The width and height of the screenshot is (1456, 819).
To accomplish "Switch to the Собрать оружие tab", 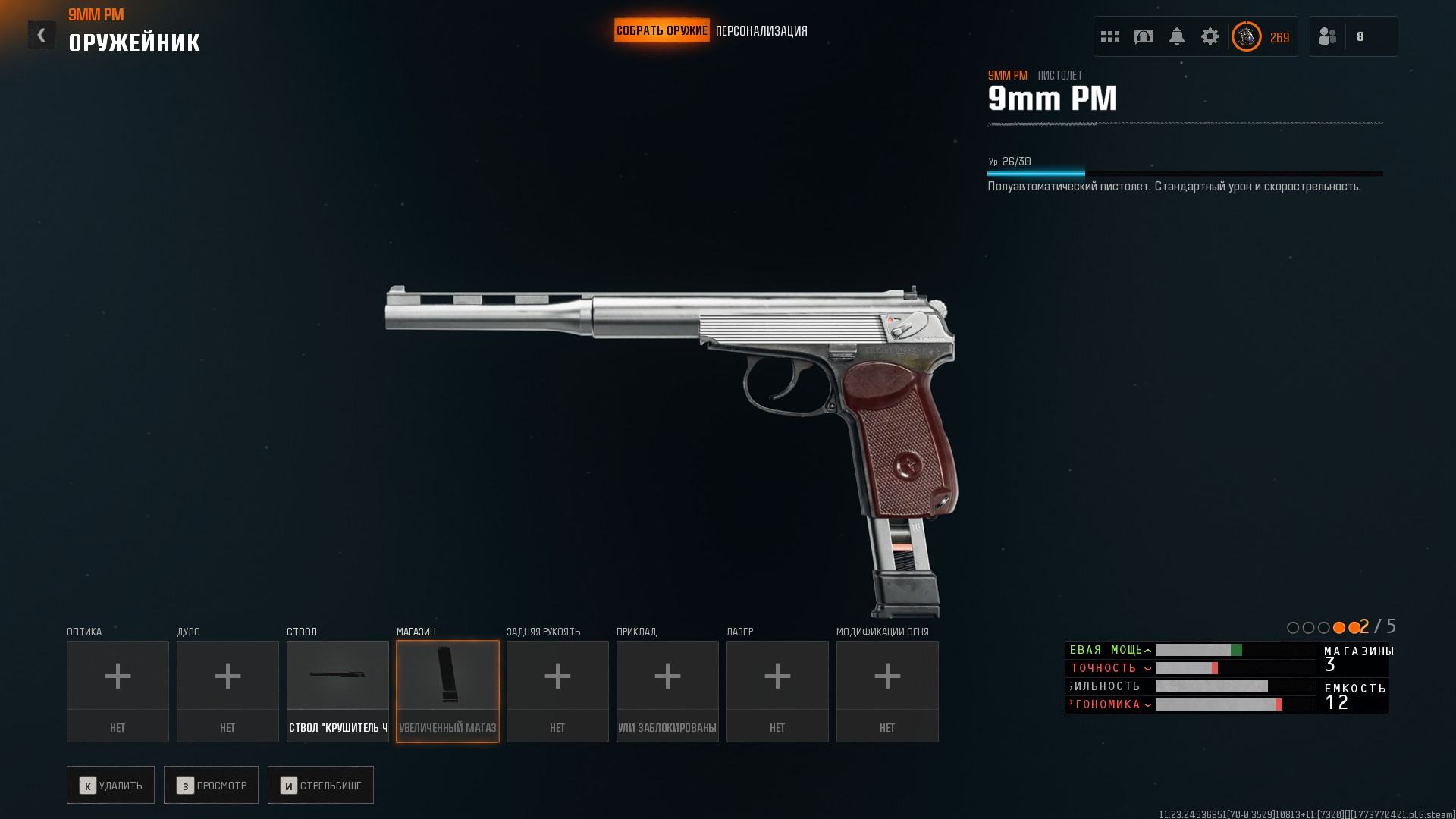I will [x=661, y=31].
